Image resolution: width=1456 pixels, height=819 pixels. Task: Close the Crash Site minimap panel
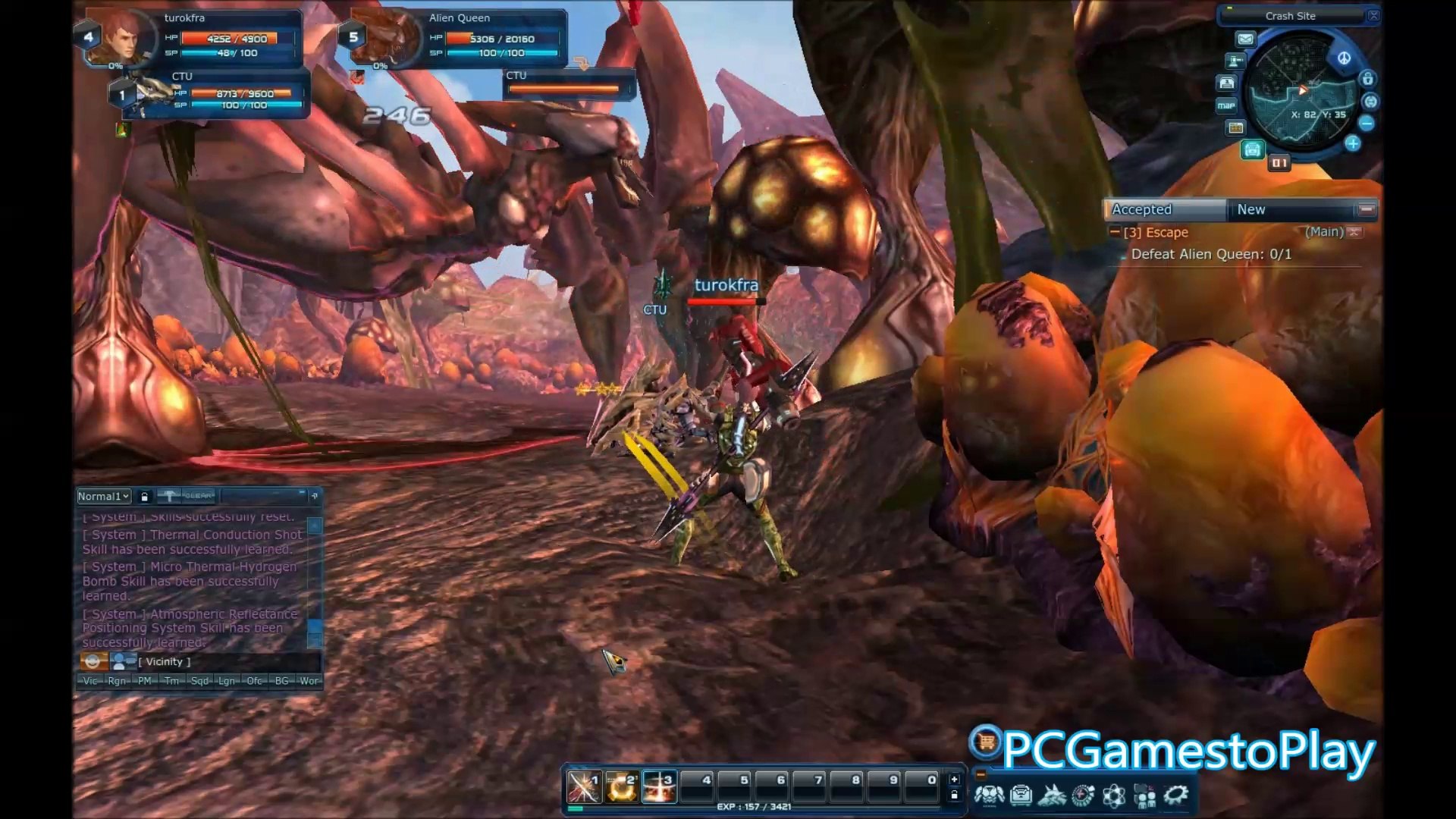tap(1373, 16)
